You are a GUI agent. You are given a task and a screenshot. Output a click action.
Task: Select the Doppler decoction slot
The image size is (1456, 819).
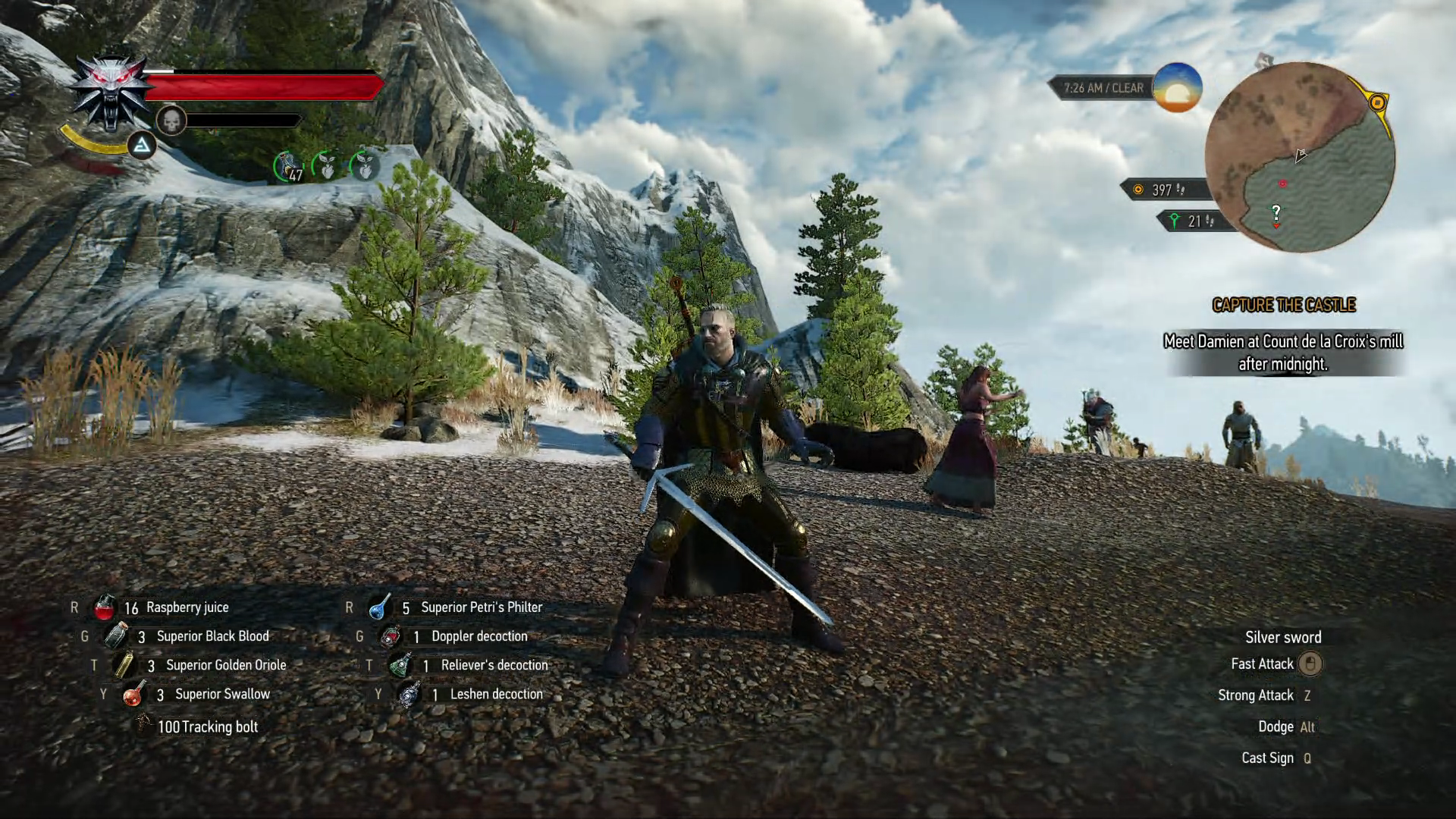(x=390, y=636)
